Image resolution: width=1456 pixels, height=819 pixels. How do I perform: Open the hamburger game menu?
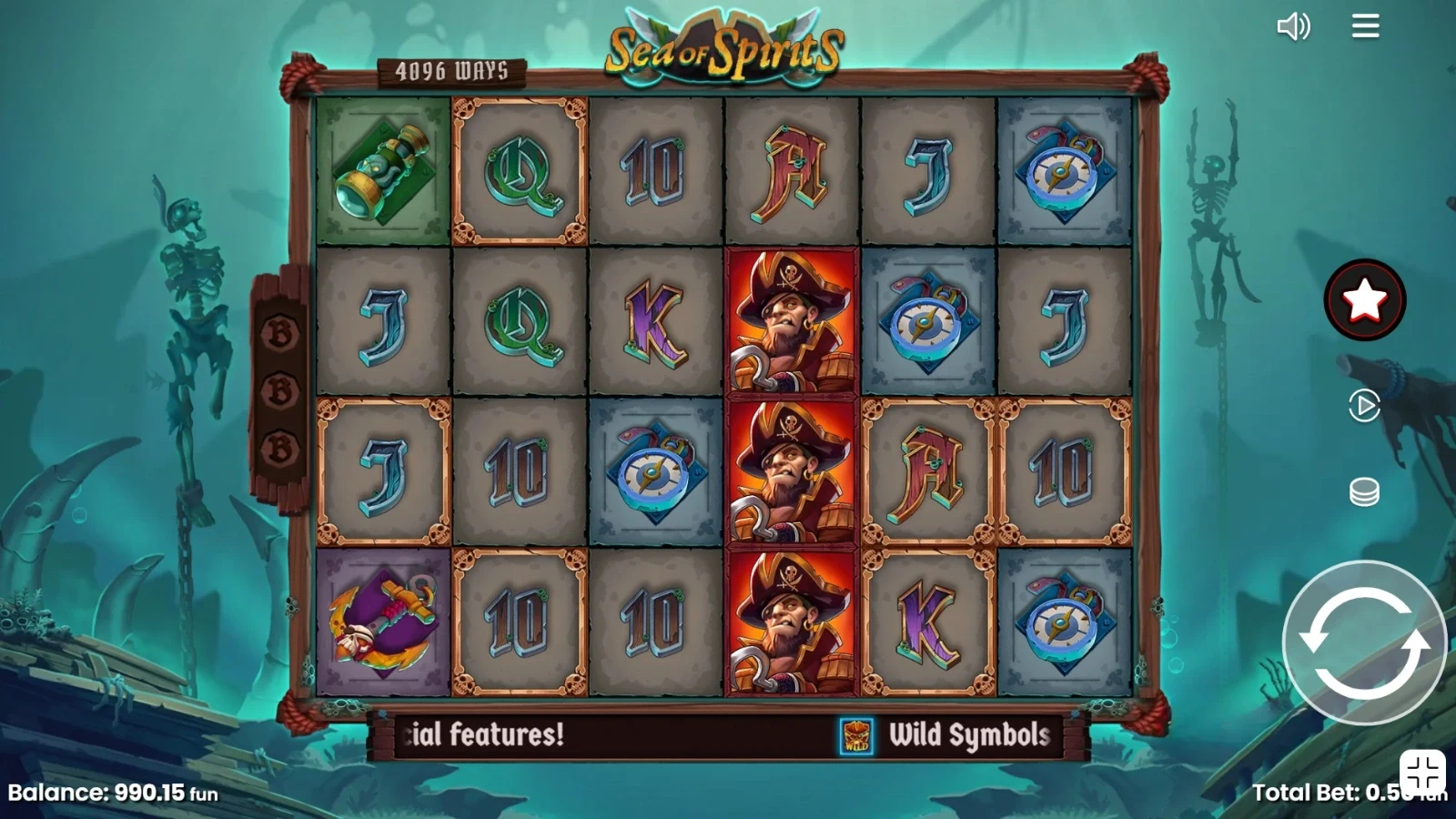pos(1364,26)
